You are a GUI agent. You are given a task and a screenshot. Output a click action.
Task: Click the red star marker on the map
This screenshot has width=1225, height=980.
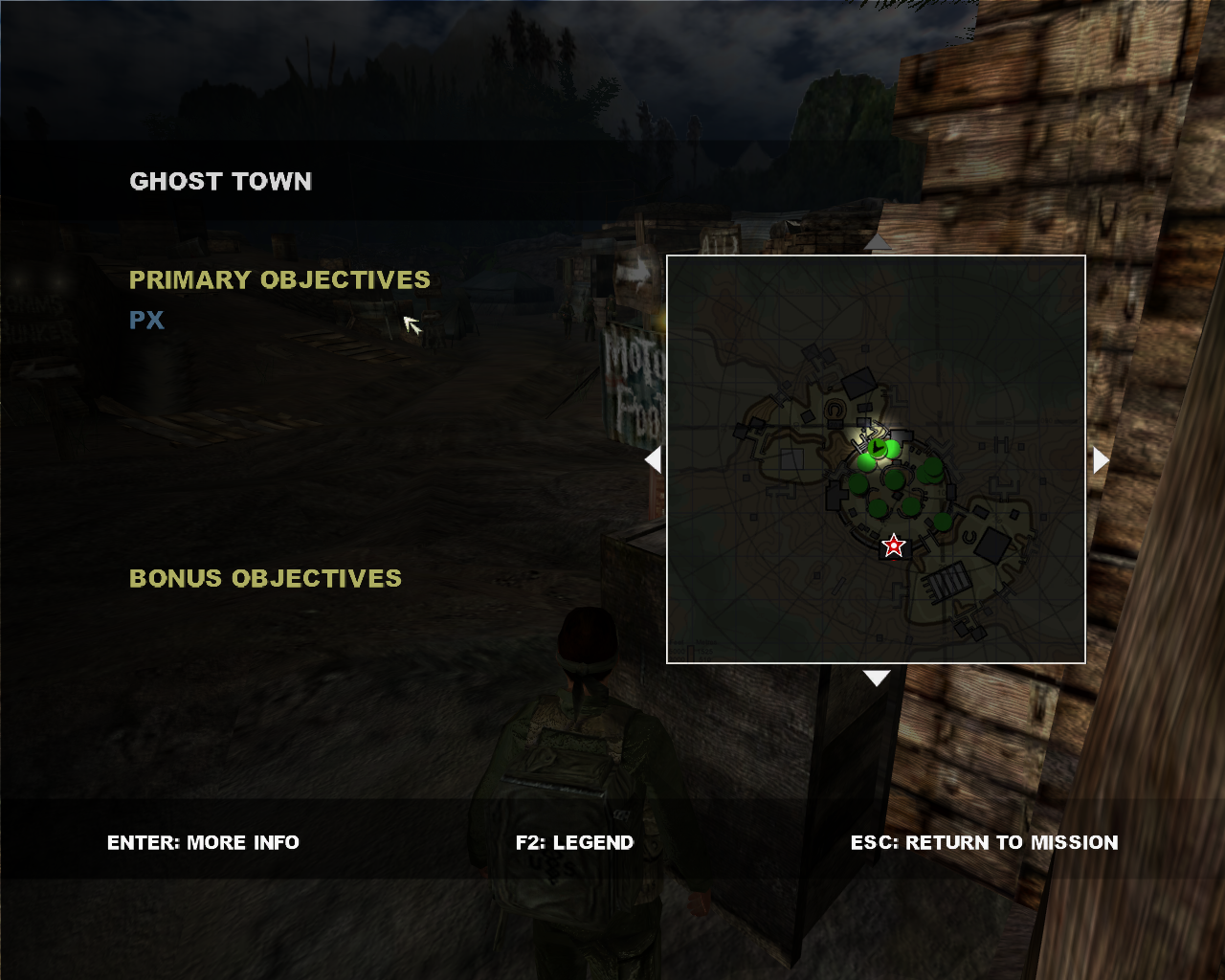(x=894, y=546)
